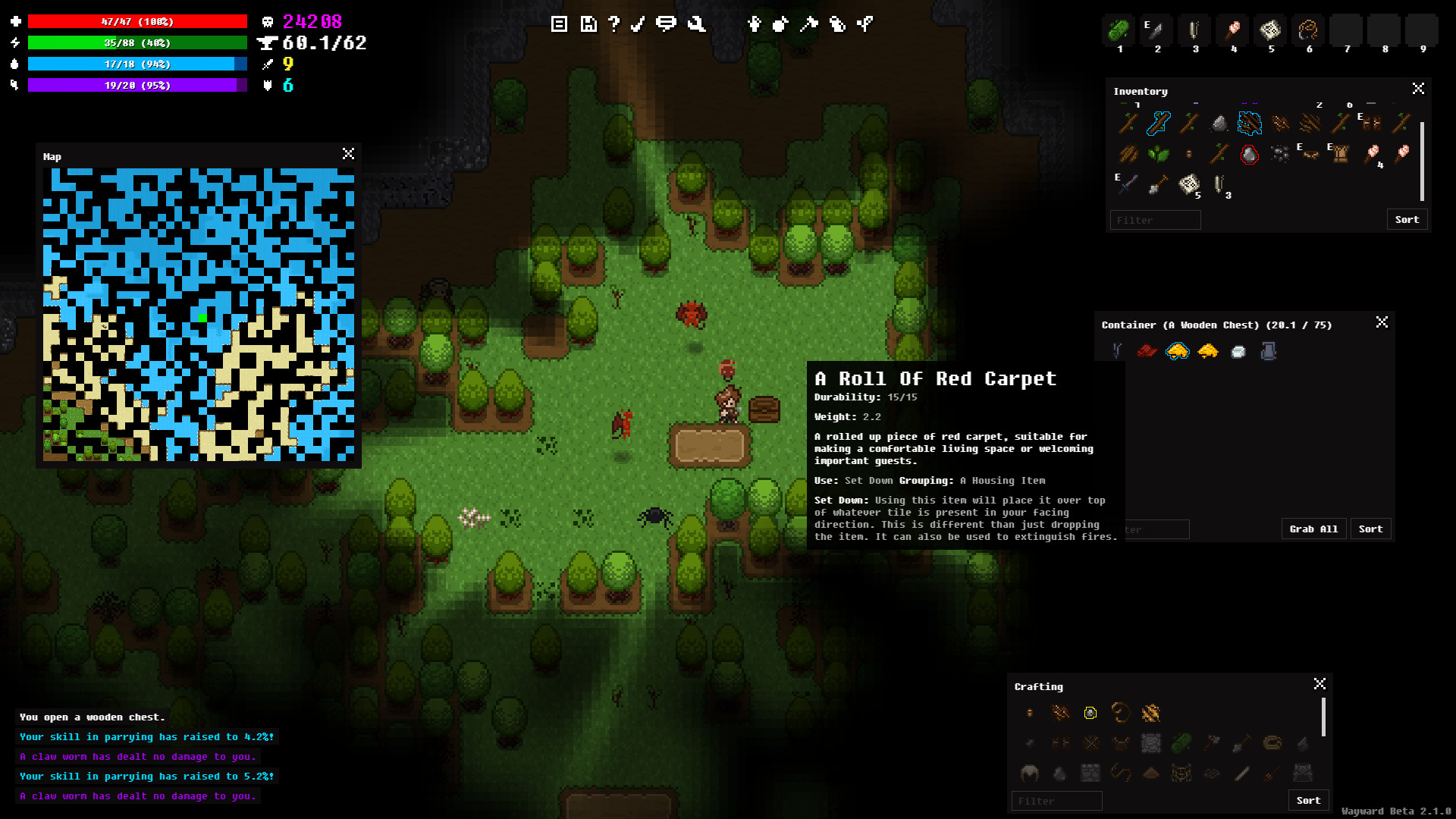Image resolution: width=1456 pixels, height=819 pixels.
Task: Select the cucumber in hotbar slot 1
Action: coord(1119,30)
